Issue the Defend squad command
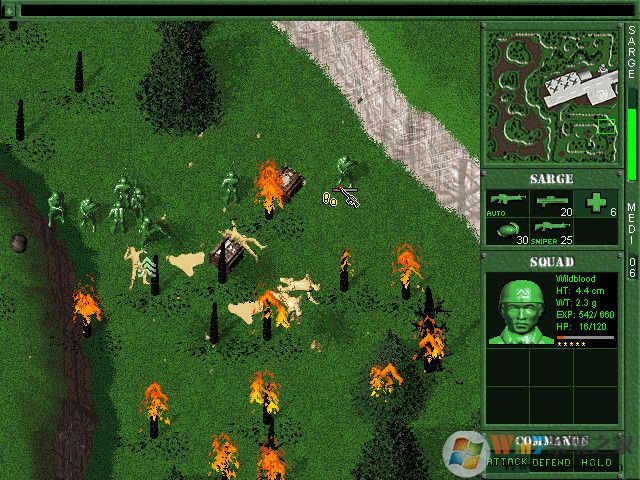The image size is (640, 480). tap(551, 462)
